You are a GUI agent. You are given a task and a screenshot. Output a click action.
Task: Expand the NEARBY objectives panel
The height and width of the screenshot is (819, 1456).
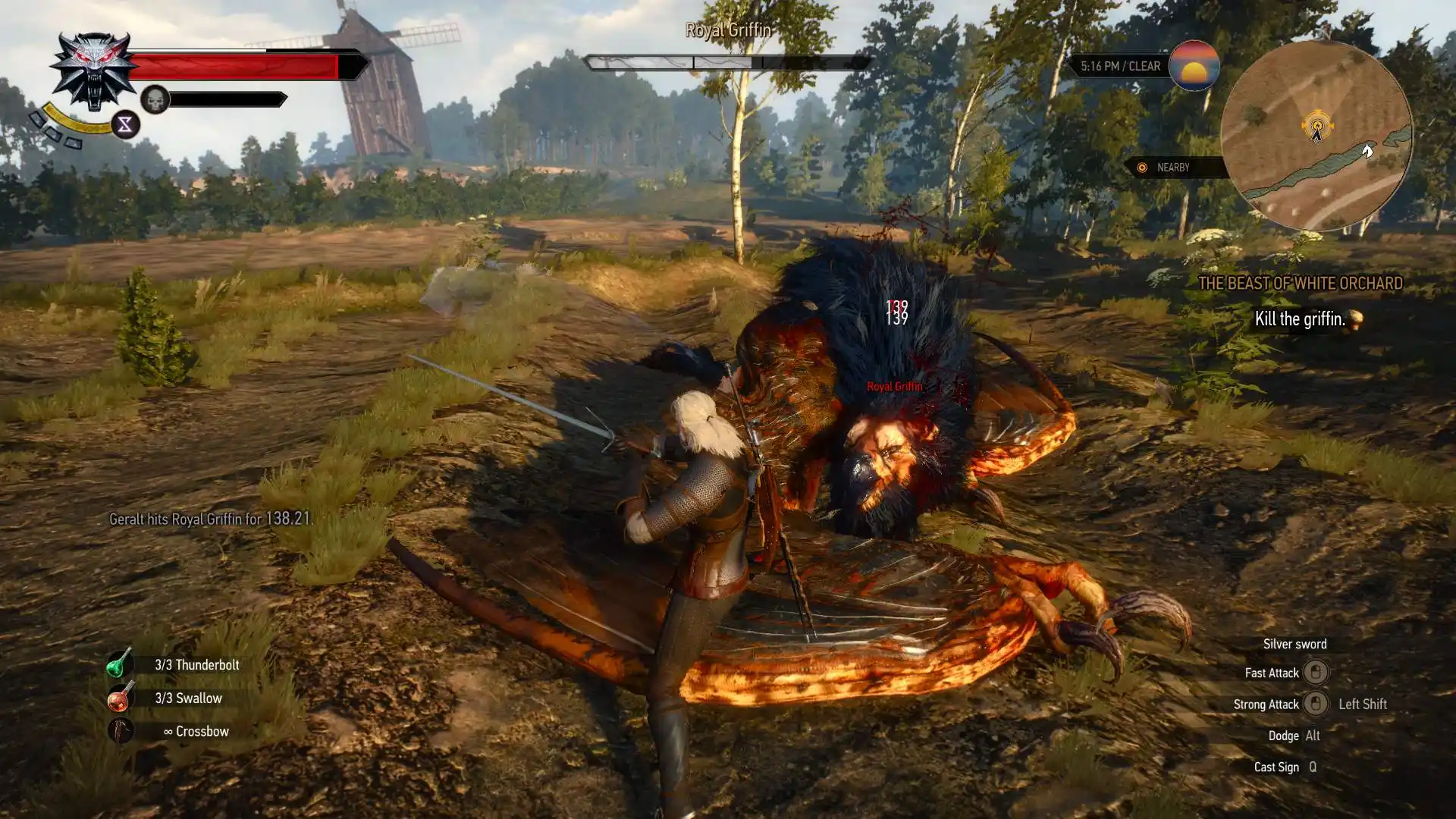pyautogui.click(x=1172, y=168)
